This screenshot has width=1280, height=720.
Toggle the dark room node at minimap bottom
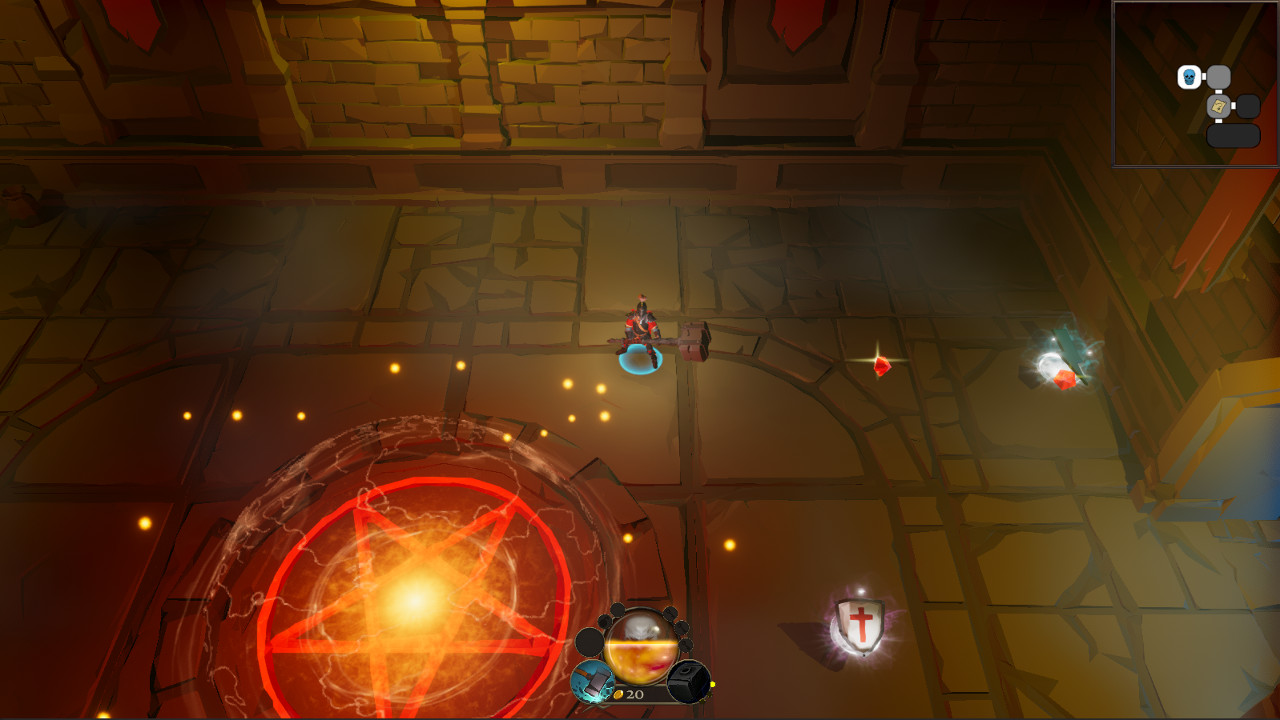click(1234, 135)
